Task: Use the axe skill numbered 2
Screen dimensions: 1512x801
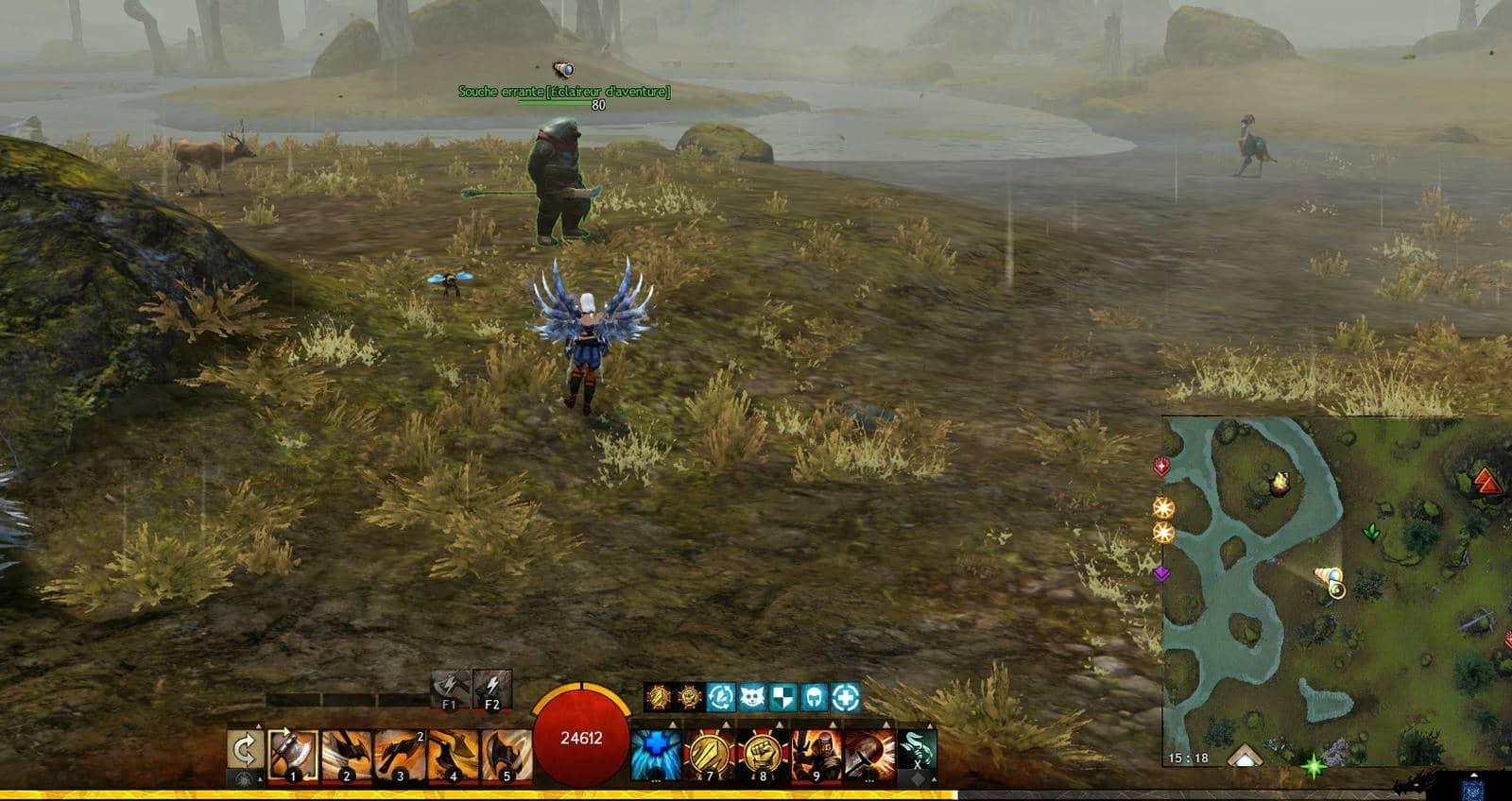Action: coord(346,755)
